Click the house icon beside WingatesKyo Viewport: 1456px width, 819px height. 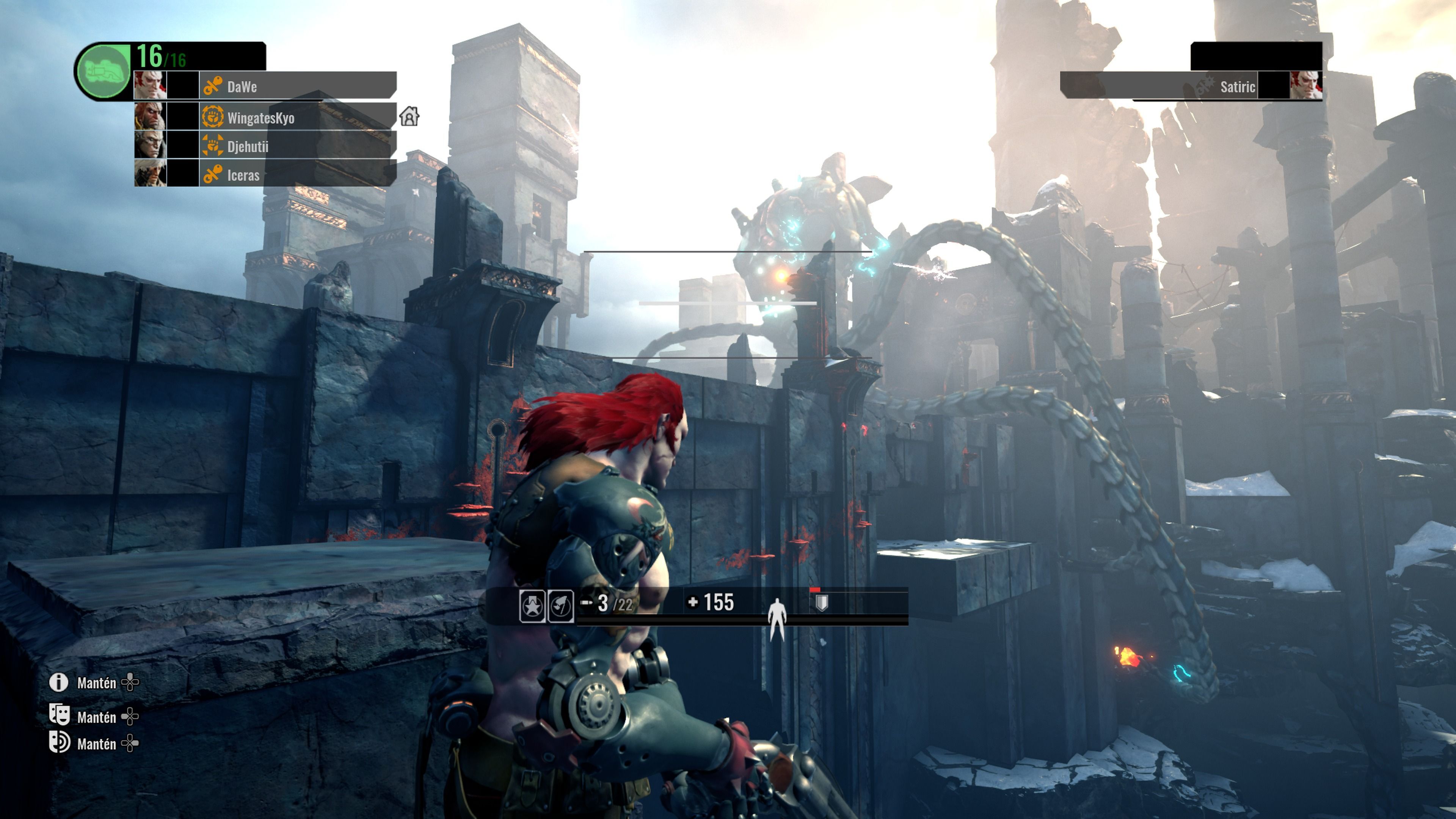409,116
